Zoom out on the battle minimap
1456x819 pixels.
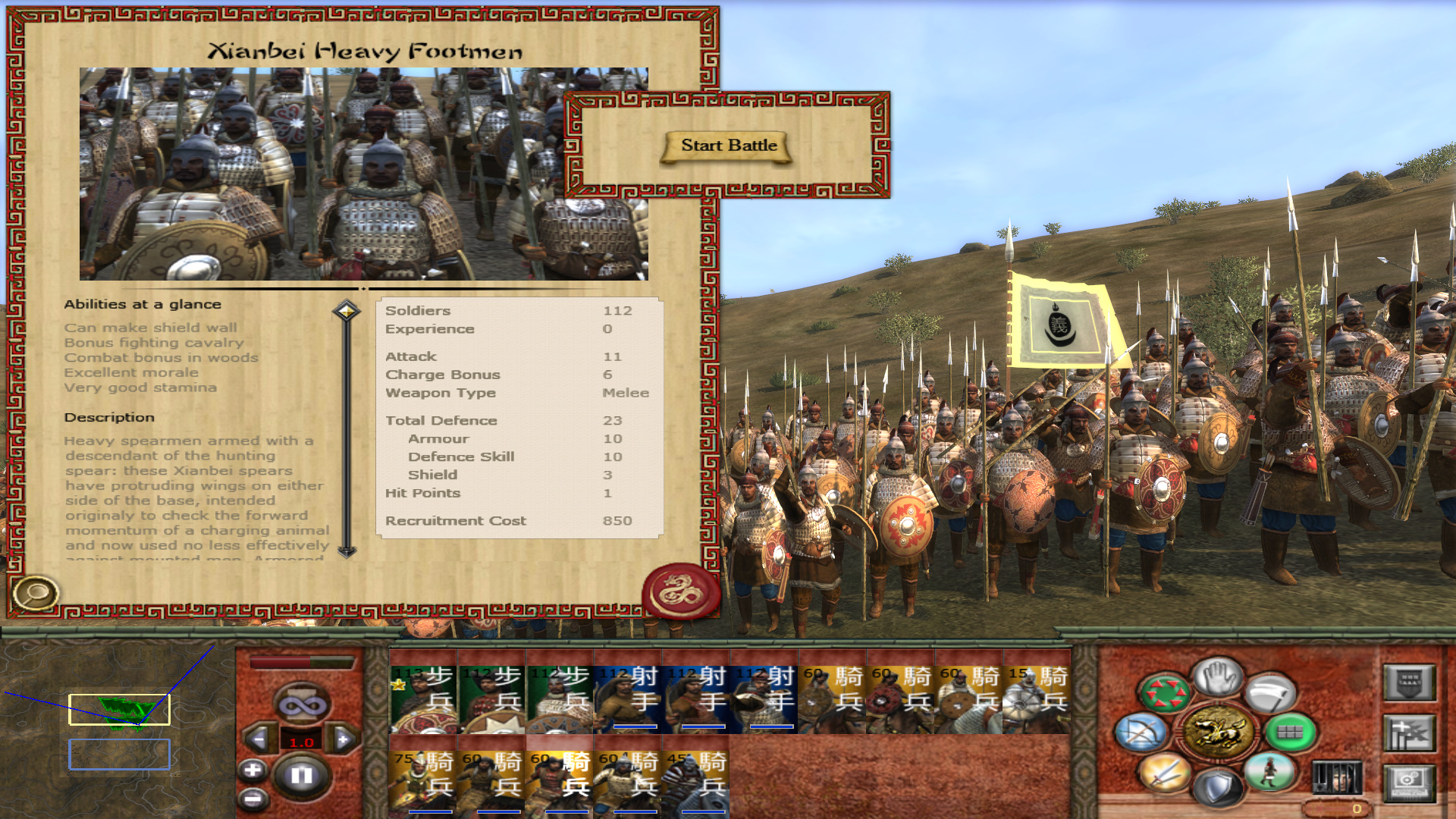[x=253, y=799]
